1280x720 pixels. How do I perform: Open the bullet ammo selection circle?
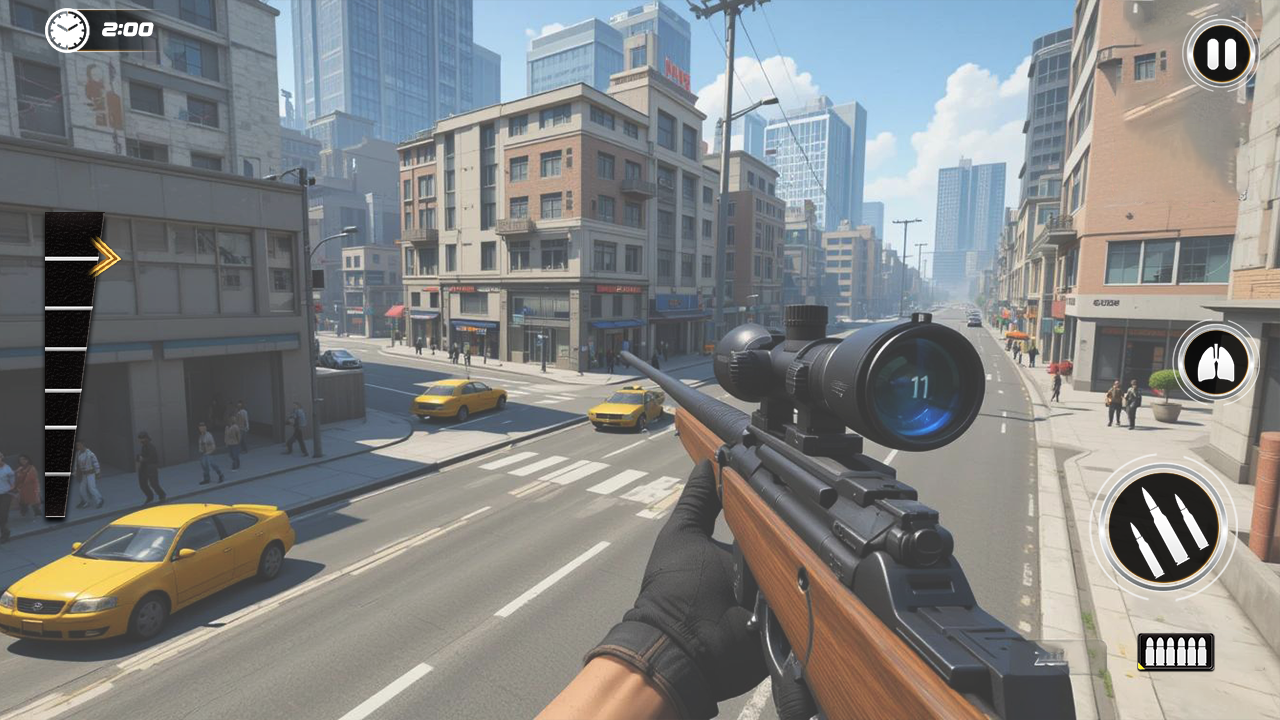tap(1166, 528)
